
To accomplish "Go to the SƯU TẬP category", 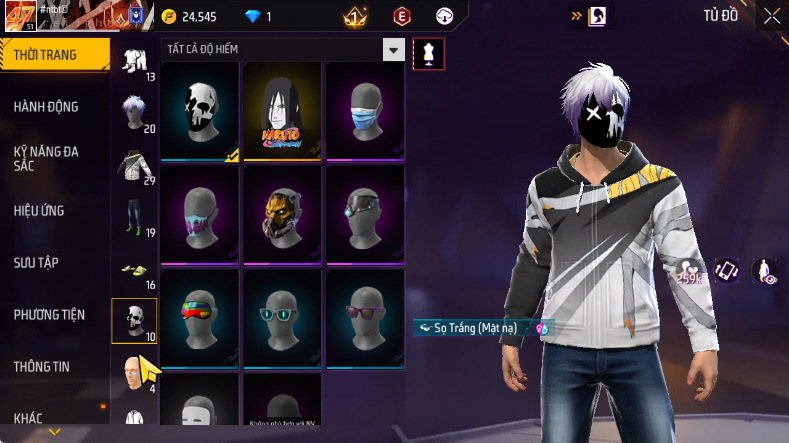I will pos(36,263).
